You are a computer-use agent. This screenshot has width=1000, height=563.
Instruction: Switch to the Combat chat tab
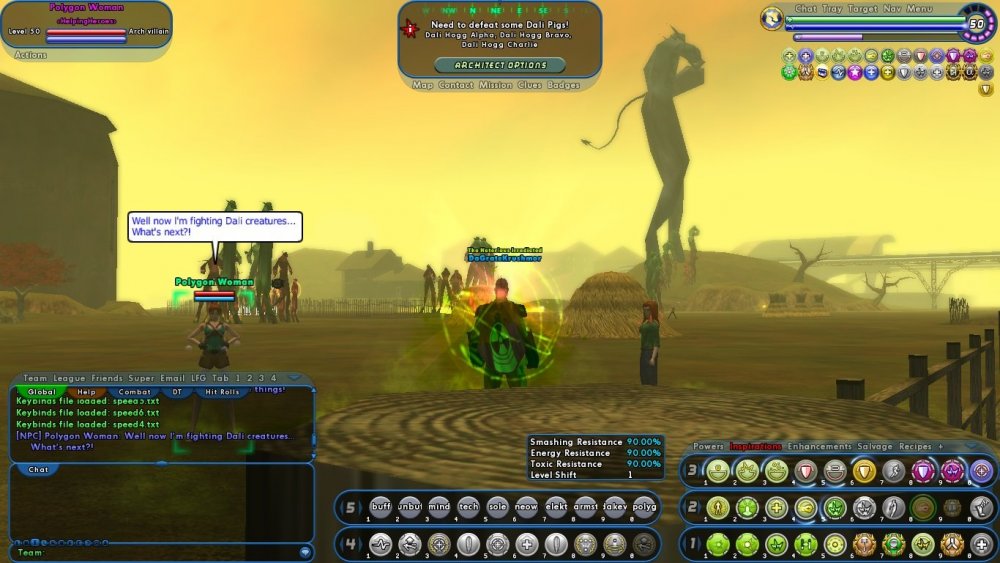tap(134, 392)
